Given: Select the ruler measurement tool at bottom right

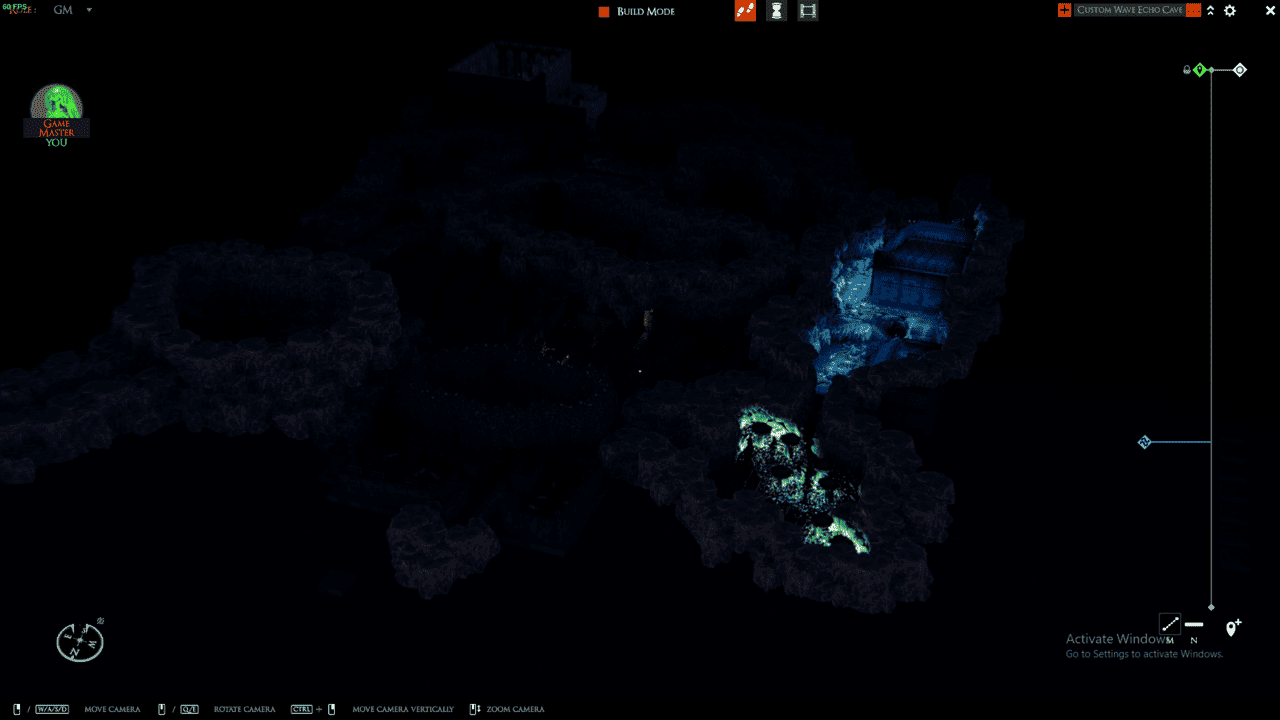Looking at the screenshot, I should click(1170, 624).
